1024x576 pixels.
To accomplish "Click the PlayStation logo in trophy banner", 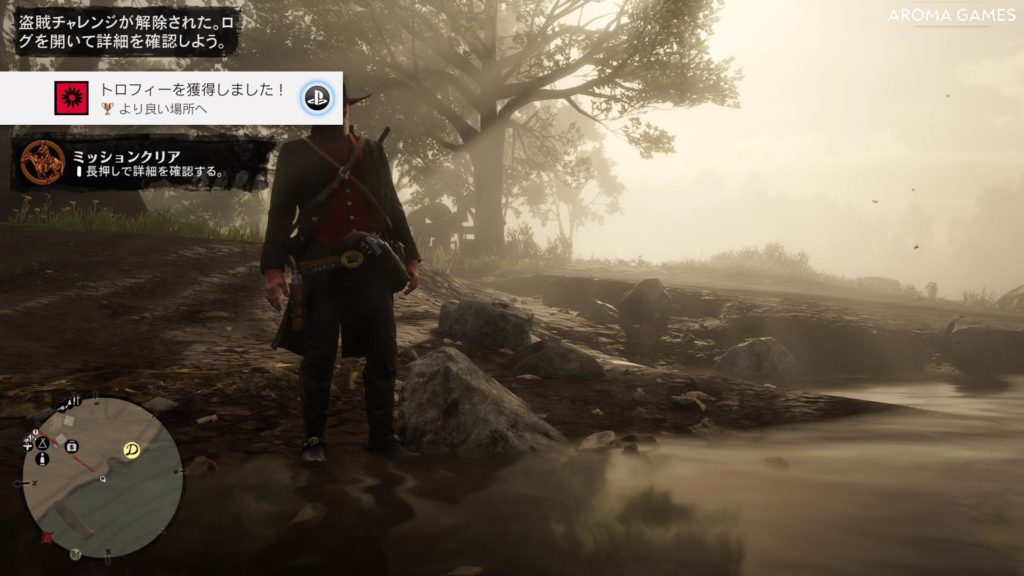I will click(x=318, y=97).
